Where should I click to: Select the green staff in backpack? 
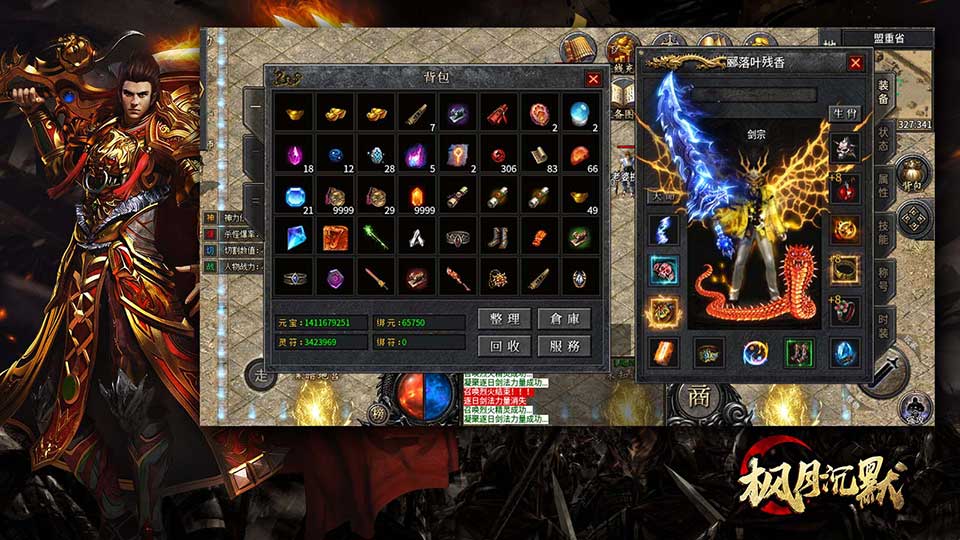point(375,236)
